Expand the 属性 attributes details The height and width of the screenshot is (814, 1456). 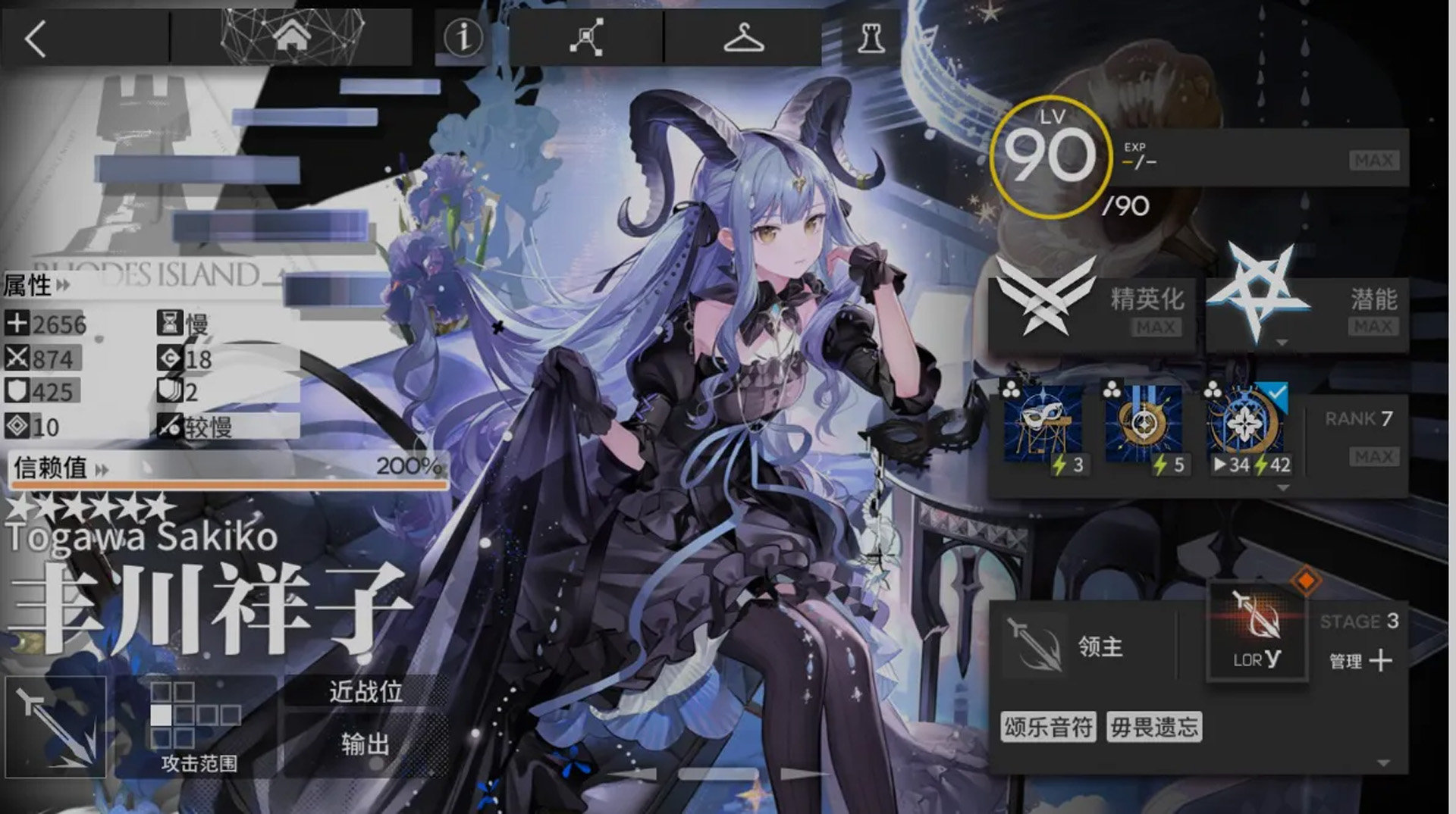(x=36, y=285)
